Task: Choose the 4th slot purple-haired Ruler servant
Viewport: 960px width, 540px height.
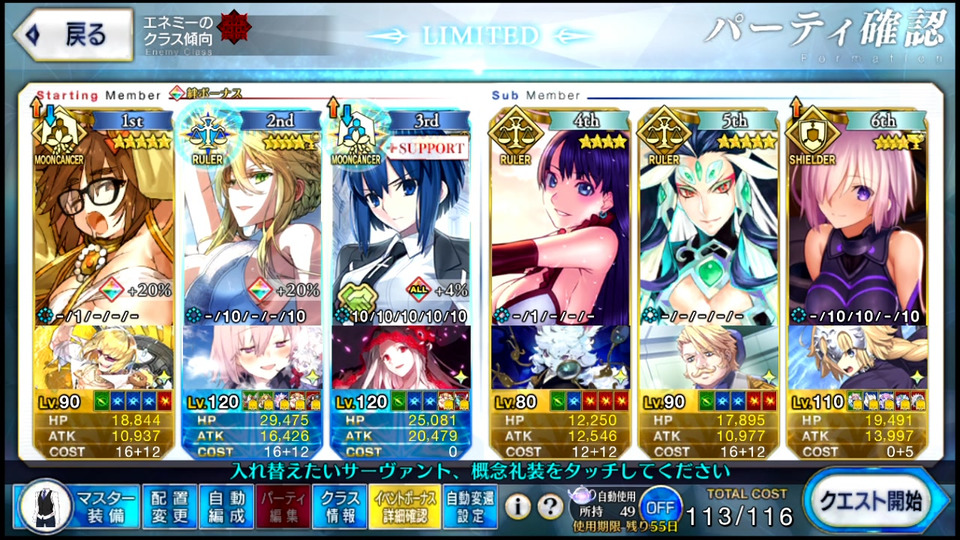Action: pyautogui.click(x=560, y=220)
